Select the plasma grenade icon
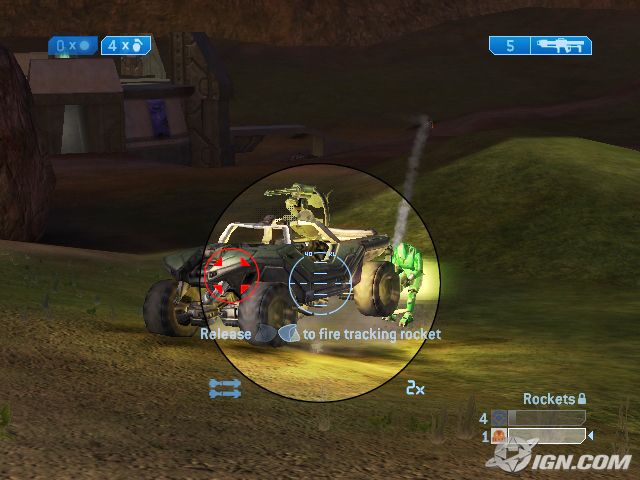The width and height of the screenshot is (640, 480). pyautogui.click(x=84, y=46)
